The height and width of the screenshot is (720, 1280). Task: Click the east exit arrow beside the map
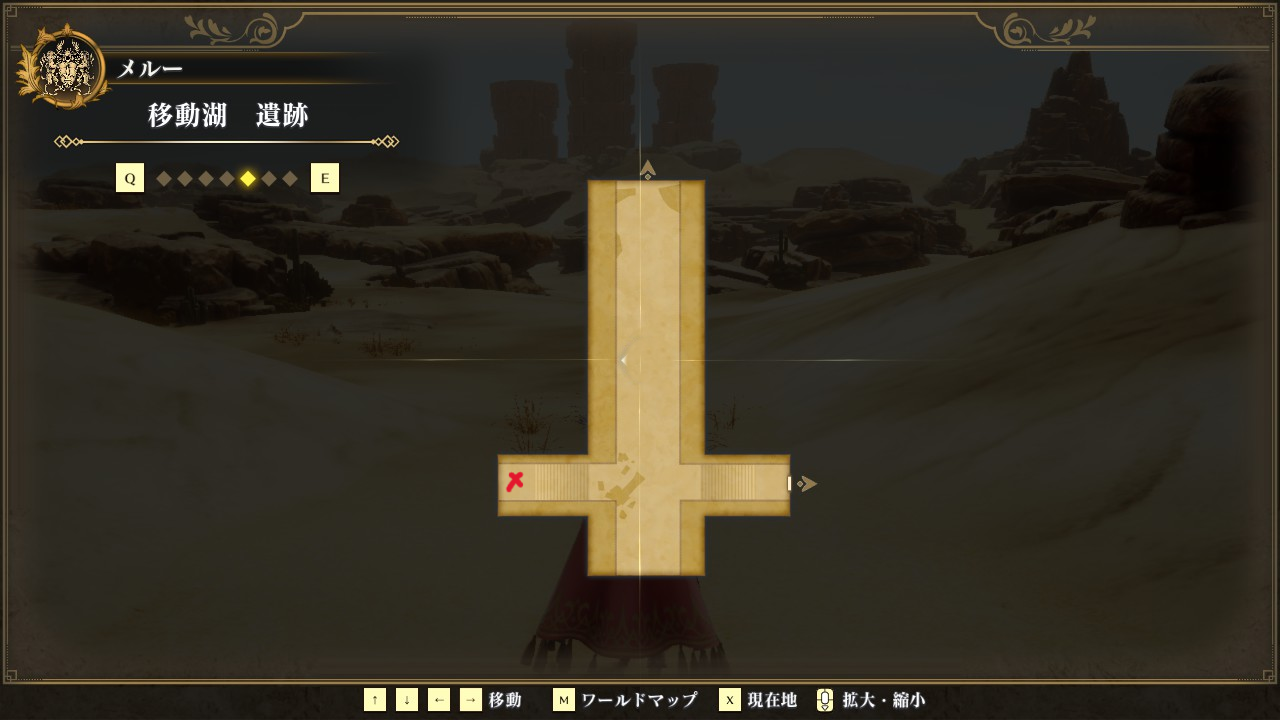[x=807, y=484]
